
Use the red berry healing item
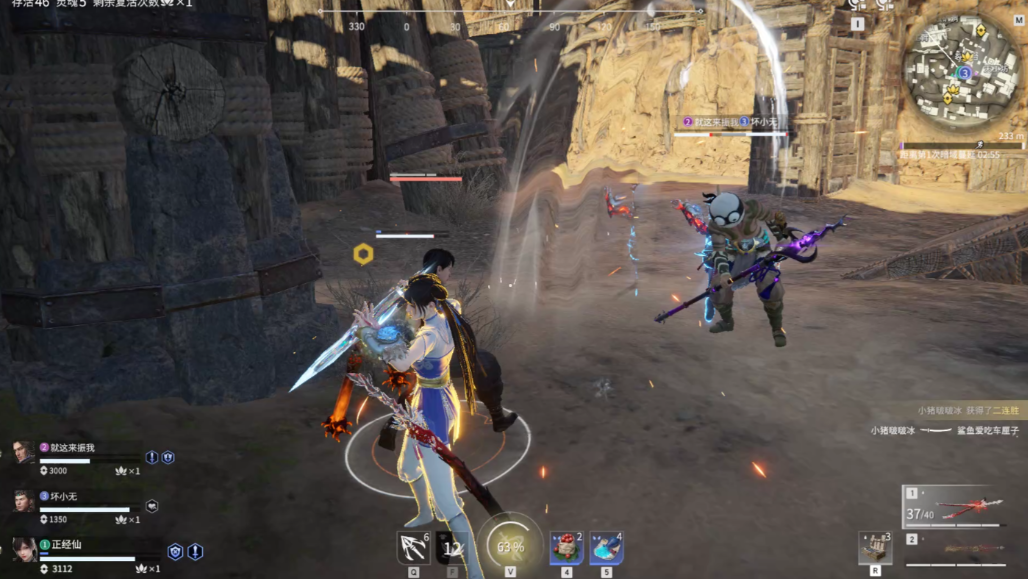[566, 548]
